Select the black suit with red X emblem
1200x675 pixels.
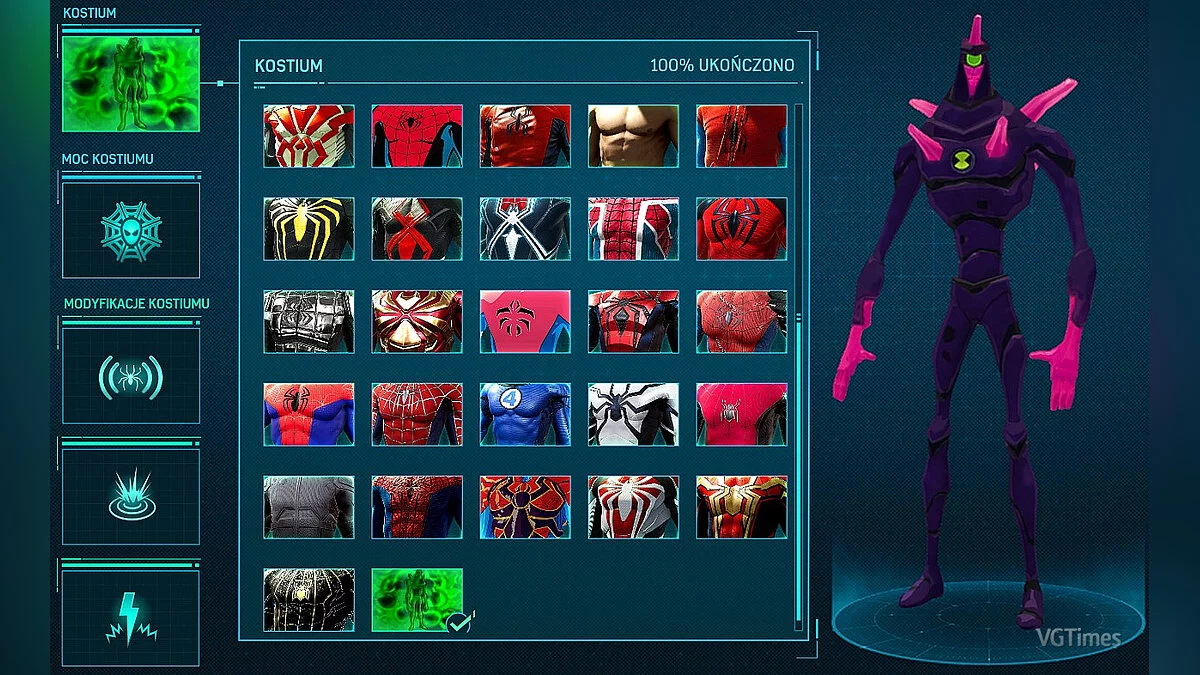pos(417,228)
